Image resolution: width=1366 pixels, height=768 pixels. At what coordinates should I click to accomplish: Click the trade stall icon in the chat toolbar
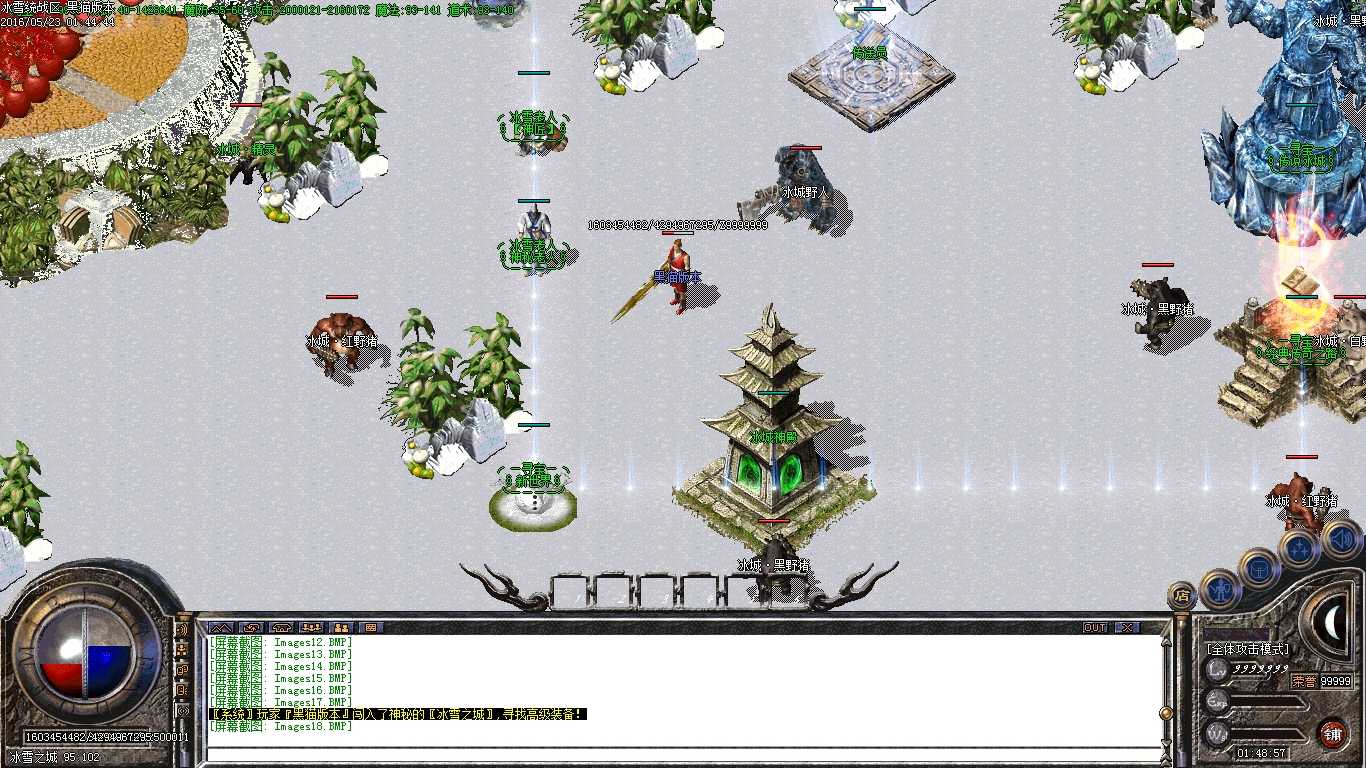(x=372, y=627)
